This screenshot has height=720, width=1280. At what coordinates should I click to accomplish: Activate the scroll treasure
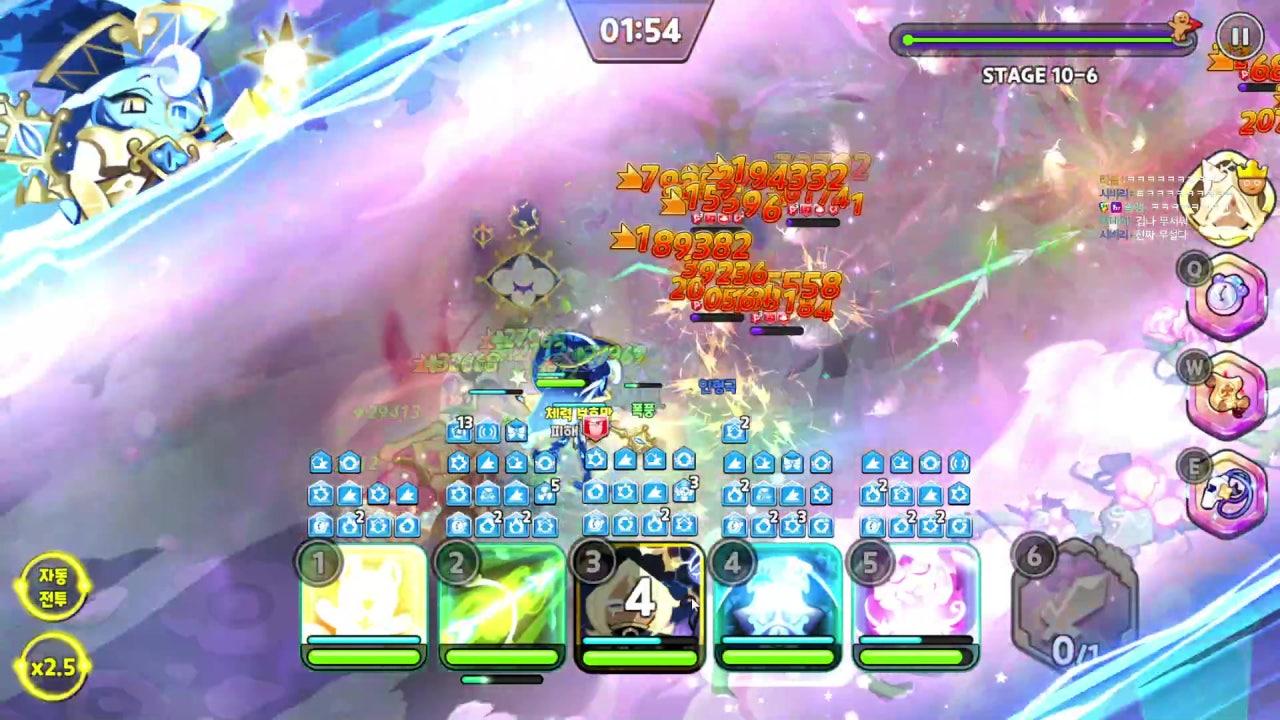pos(1227,394)
